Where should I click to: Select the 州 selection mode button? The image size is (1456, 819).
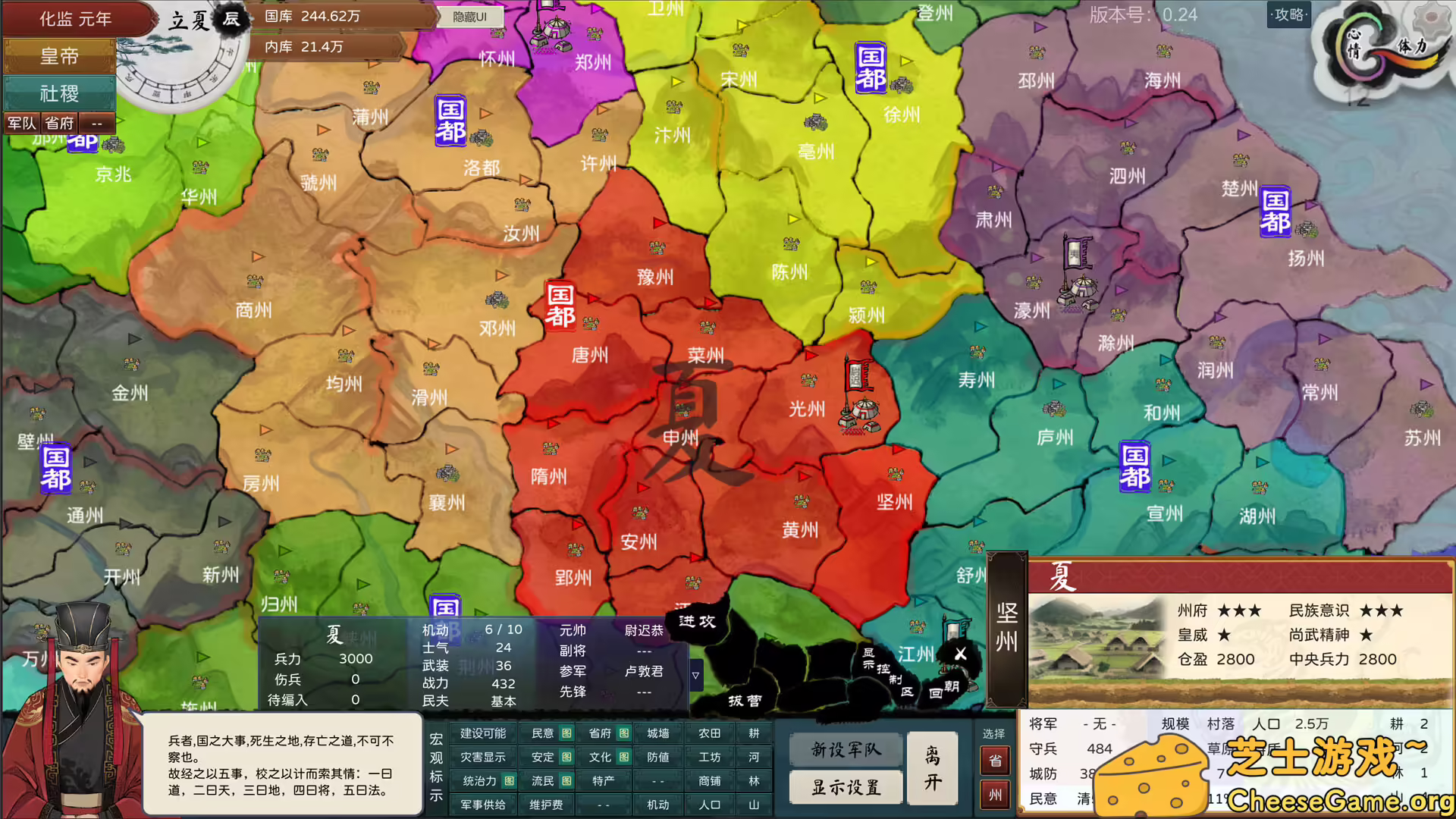point(995,795)
